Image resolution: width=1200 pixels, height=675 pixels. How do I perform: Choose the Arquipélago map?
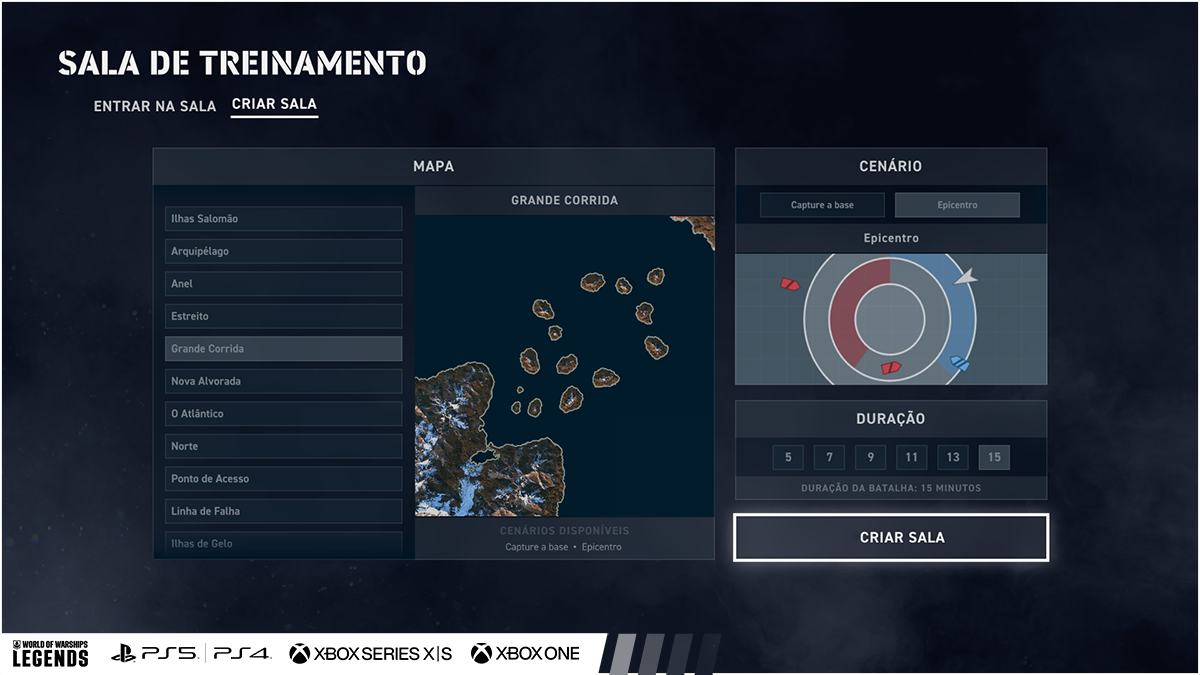(283, 251)
